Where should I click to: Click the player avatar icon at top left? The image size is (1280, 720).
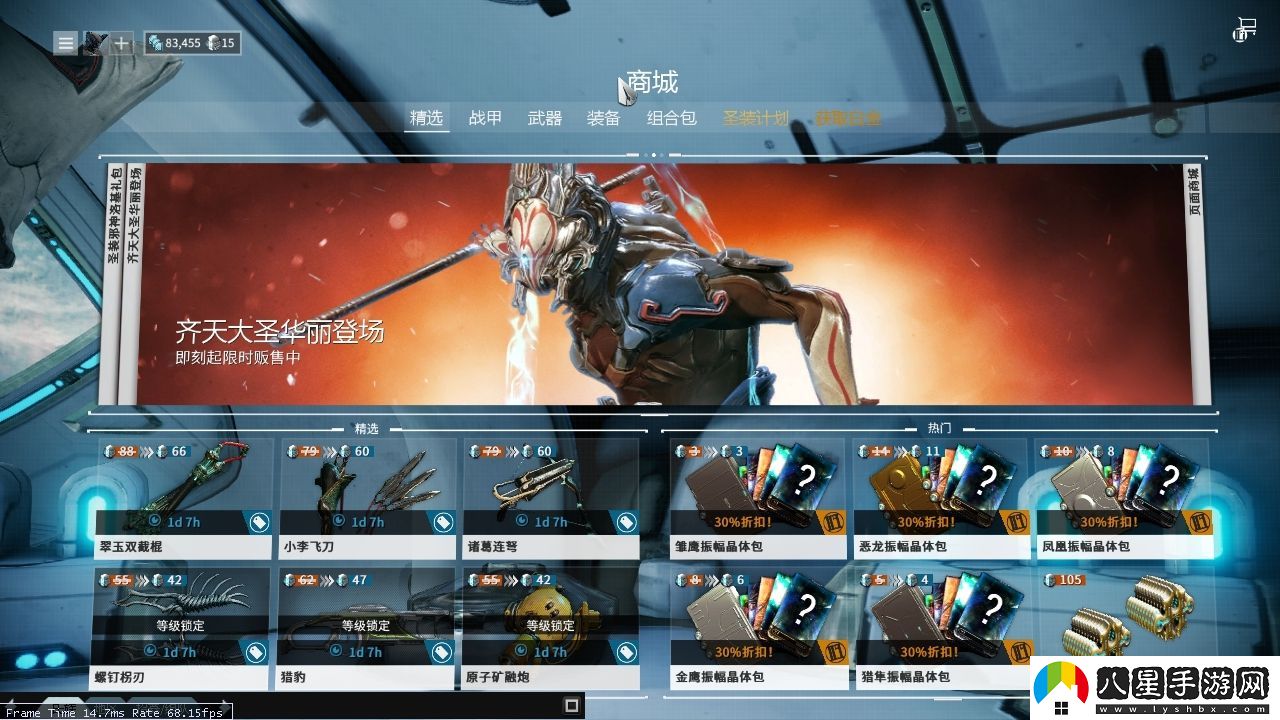pyautogui.click(x=96, y=42)
